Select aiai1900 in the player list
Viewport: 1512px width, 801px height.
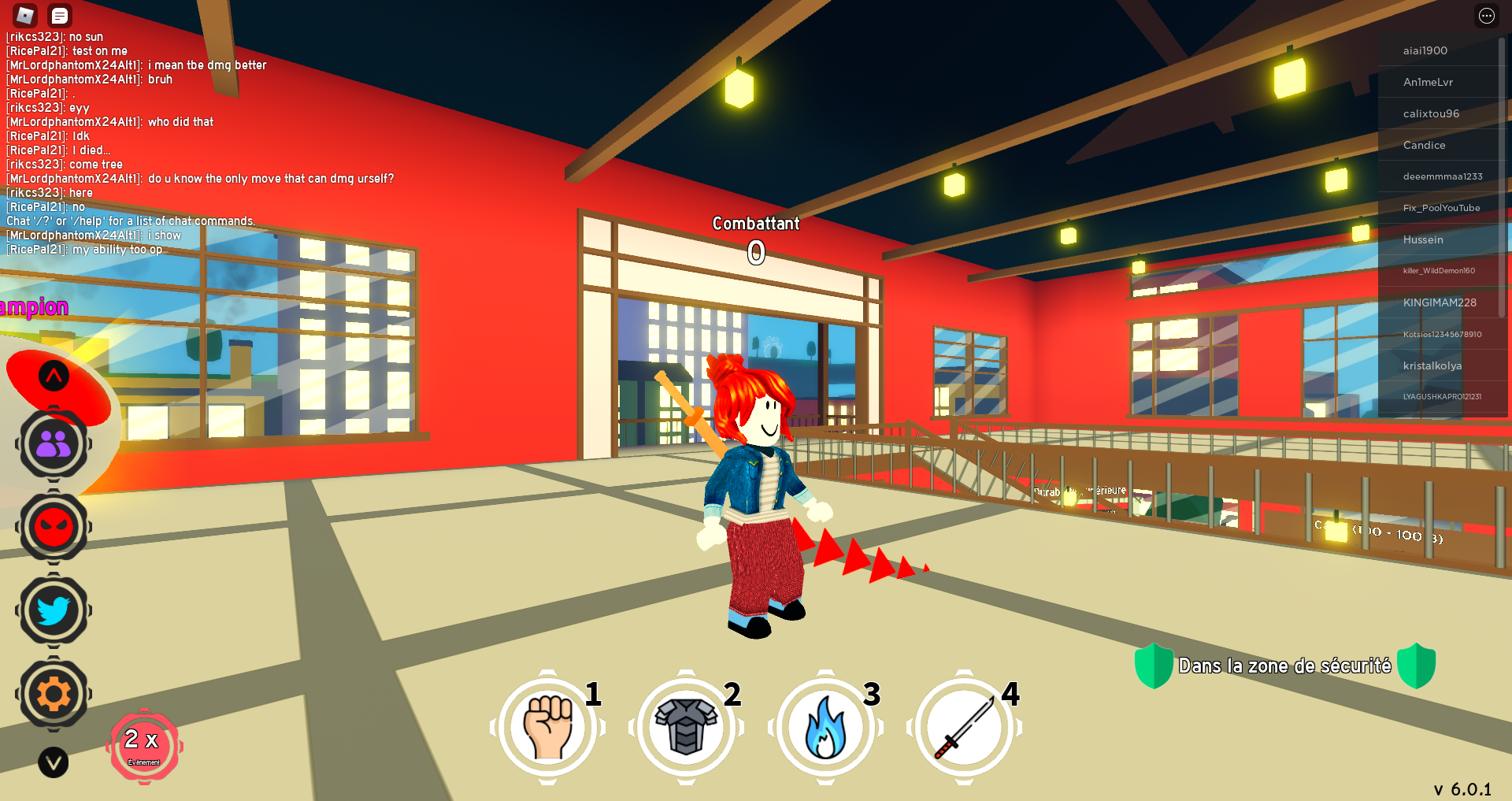(1425, 50)
